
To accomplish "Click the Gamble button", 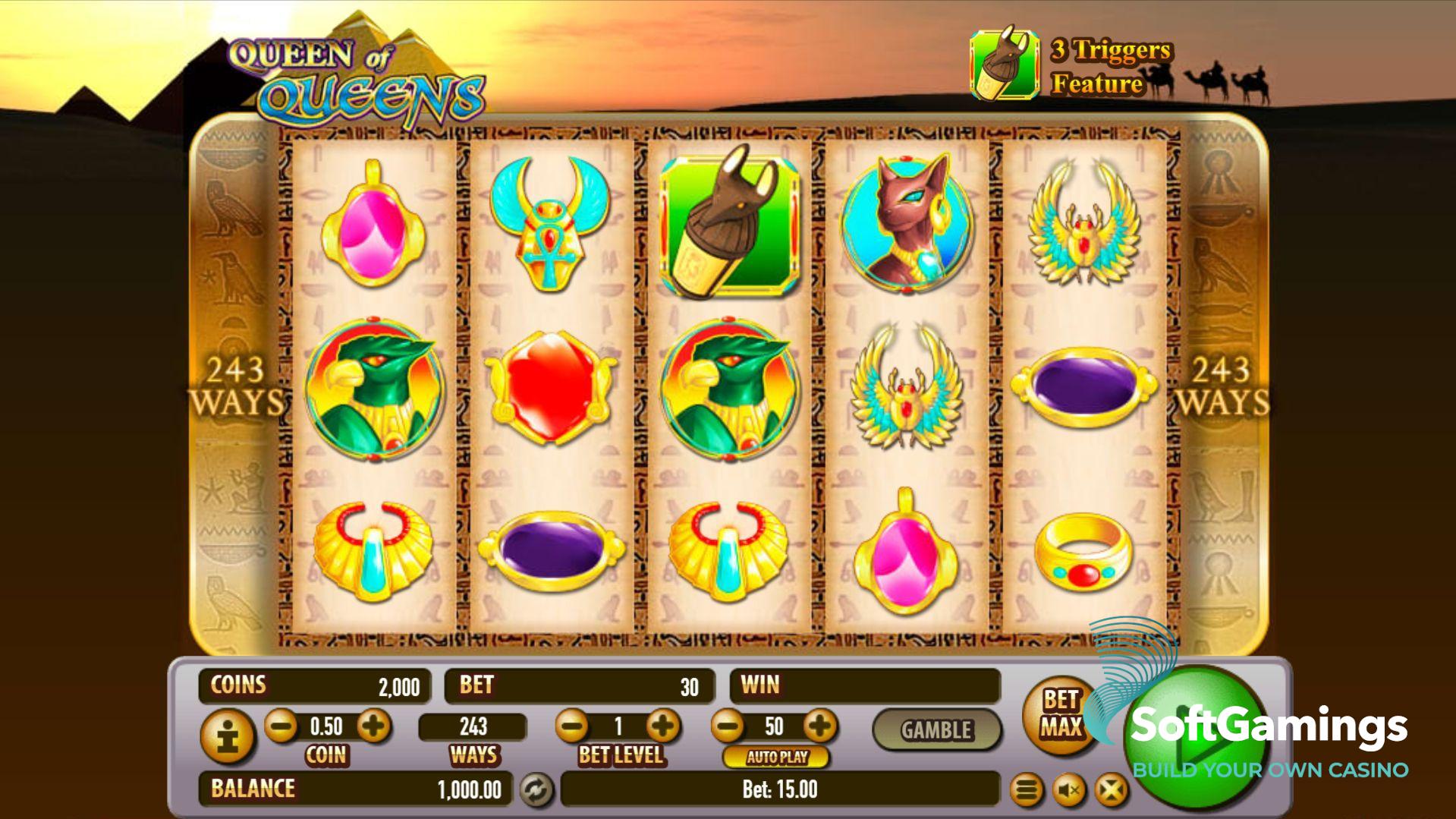I will [x=936, y=730].
